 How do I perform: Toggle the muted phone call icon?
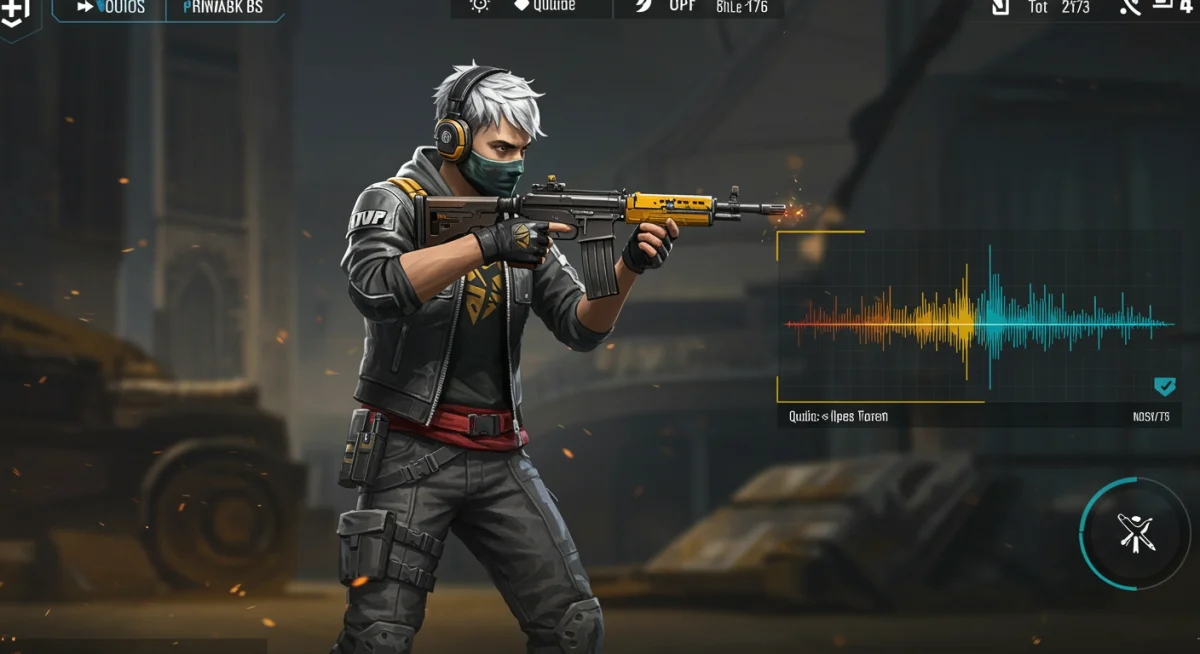click(x=1130, y=8)
